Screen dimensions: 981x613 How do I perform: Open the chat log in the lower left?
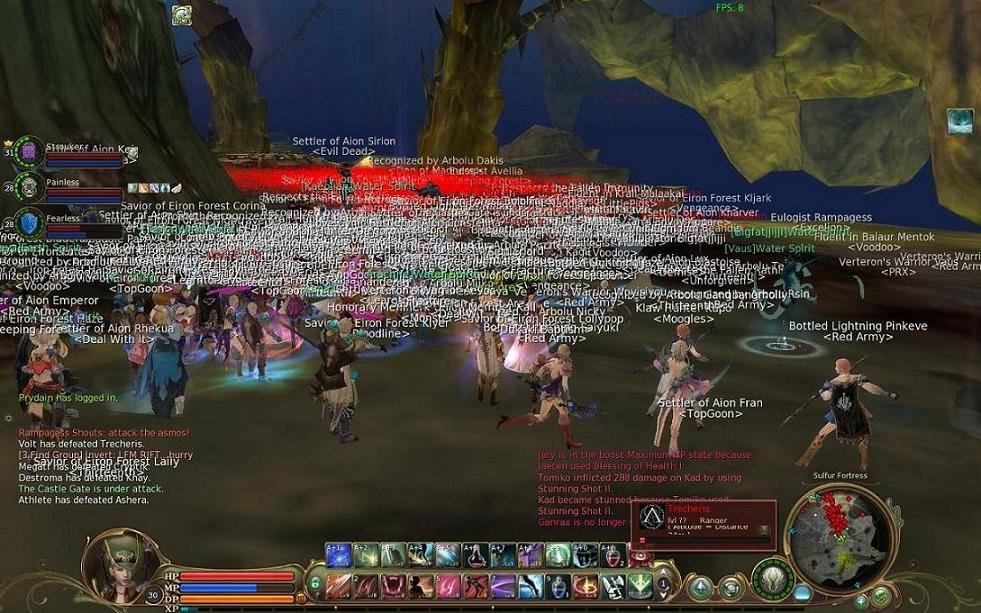tap(100, 465)
